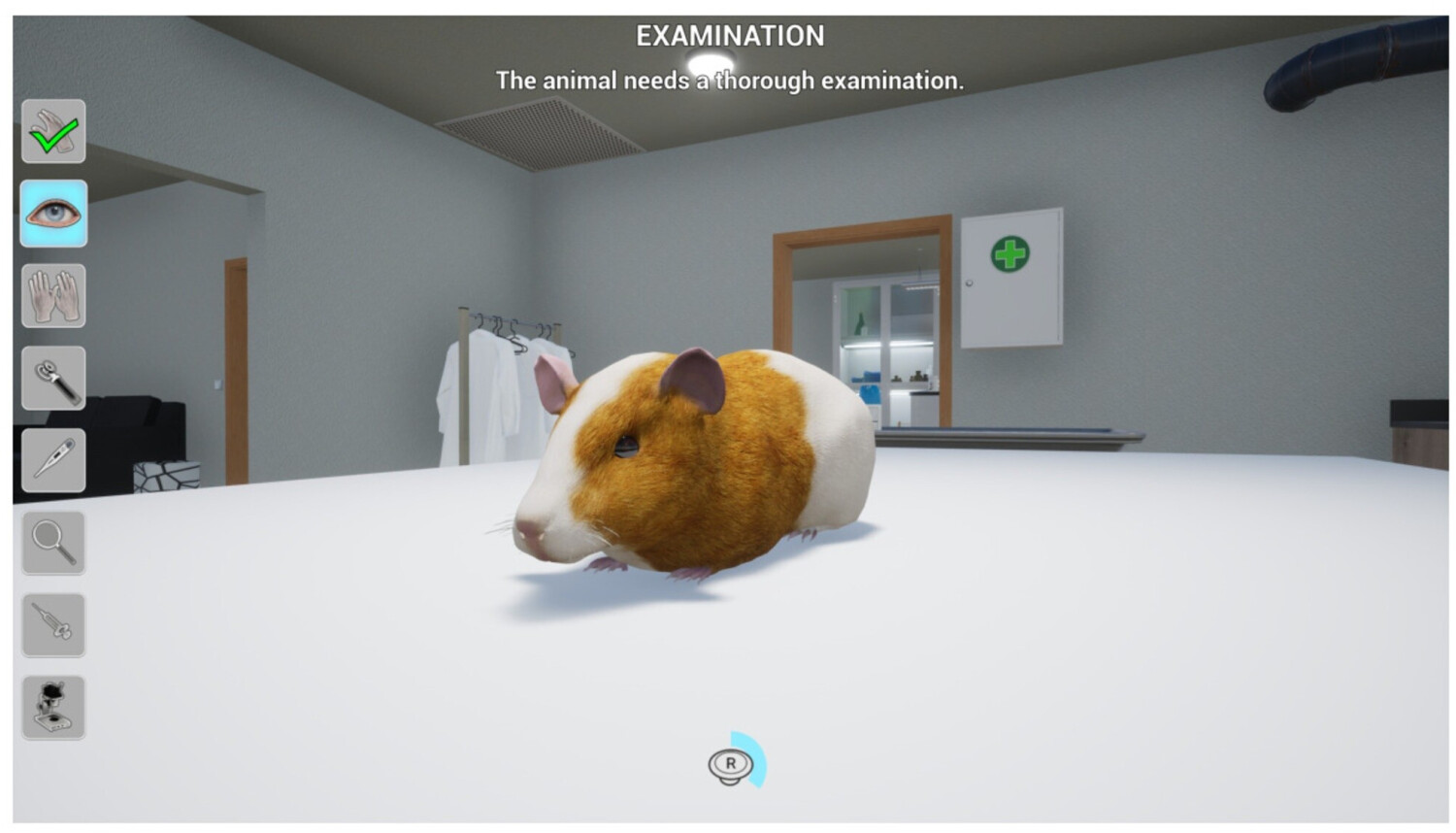Image resolution: width=1456 pixels, height=833 pixels.
Task: Activate the magnifying glass tool
Action: coord(53,543)
